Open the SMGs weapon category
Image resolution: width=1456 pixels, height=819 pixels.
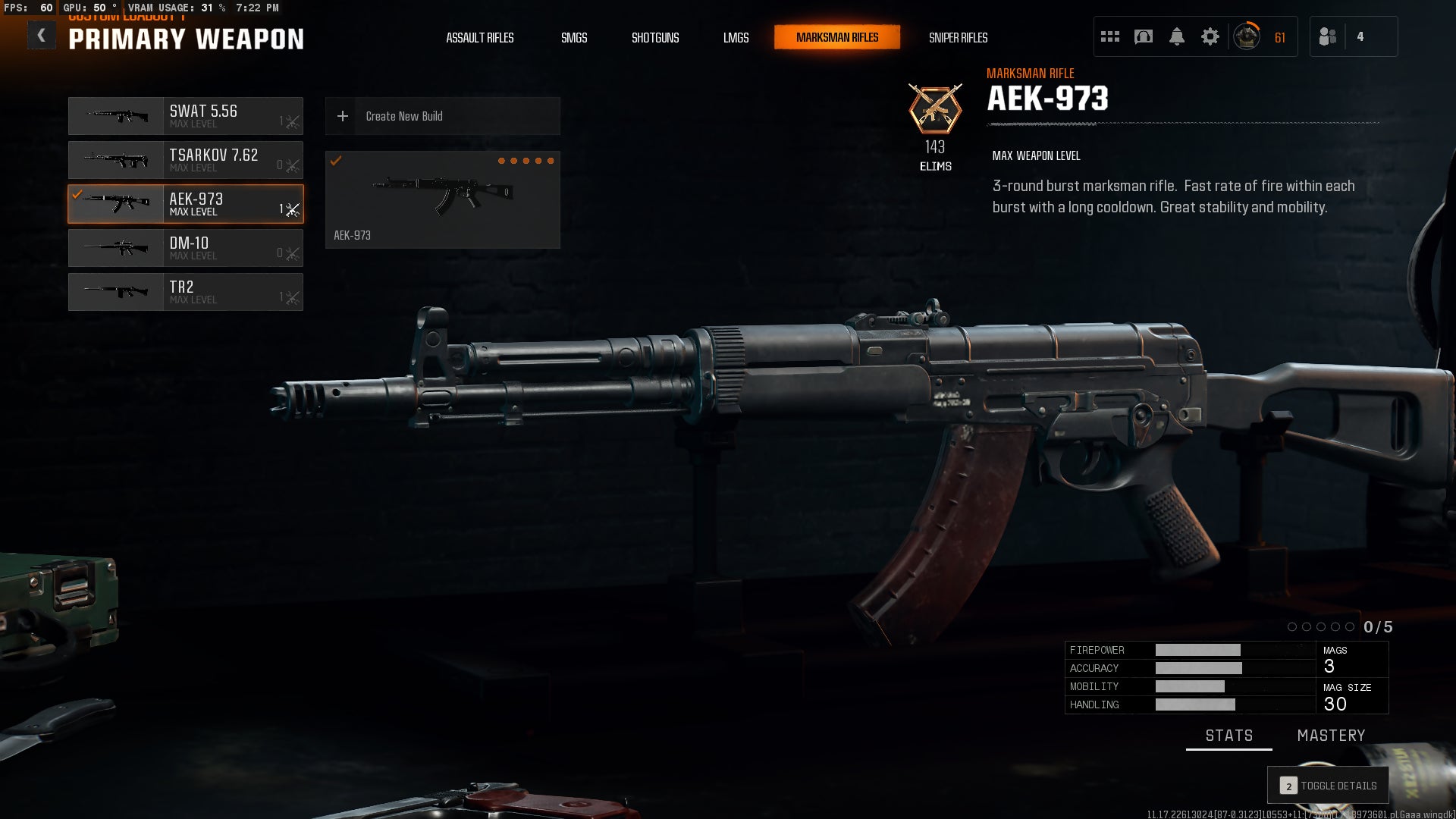pyautogui.click(x=574, y=38)
